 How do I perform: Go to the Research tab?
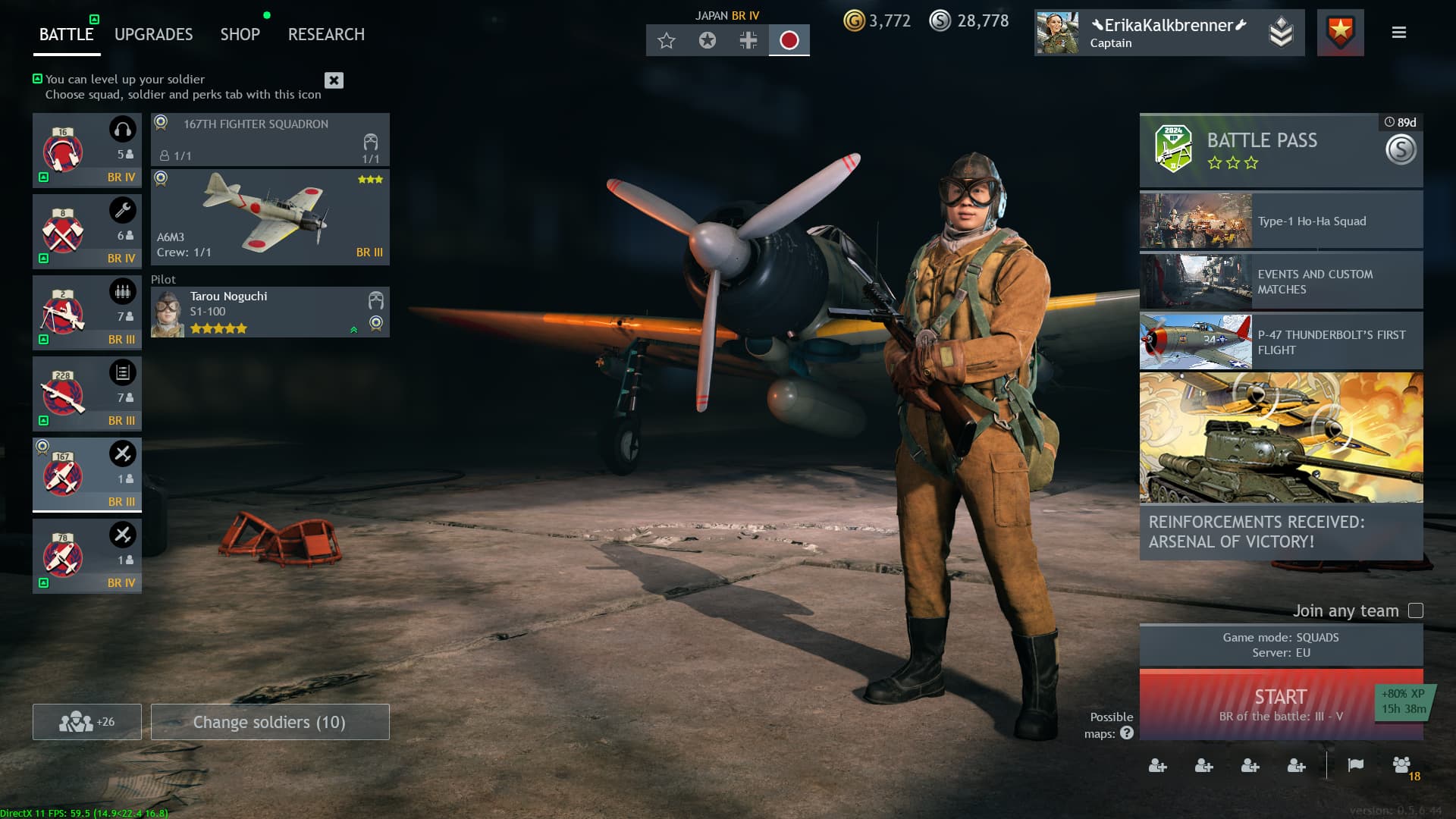click(x=326, y=34)
